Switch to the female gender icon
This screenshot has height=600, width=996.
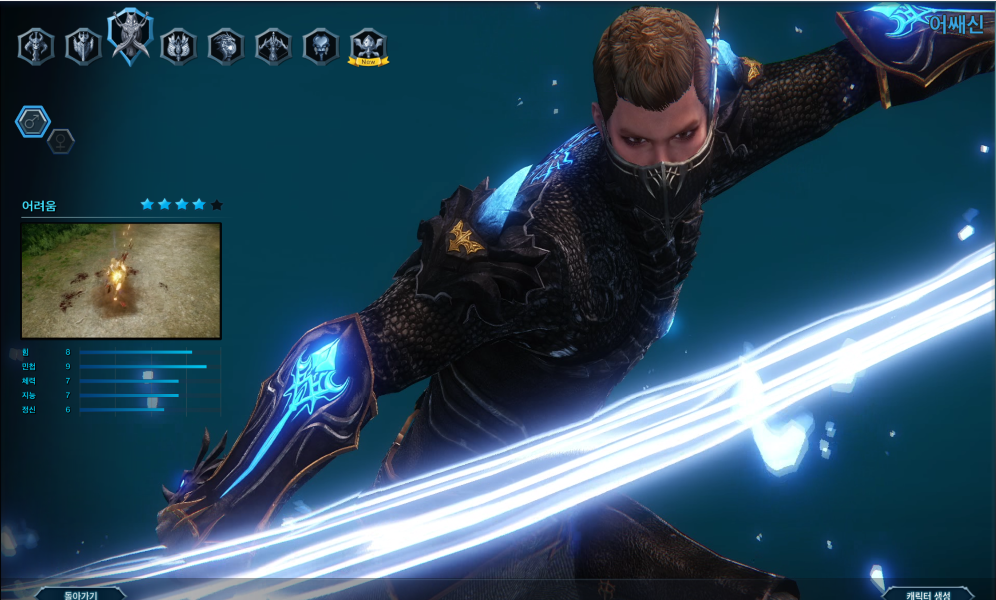tap(61, 141)
